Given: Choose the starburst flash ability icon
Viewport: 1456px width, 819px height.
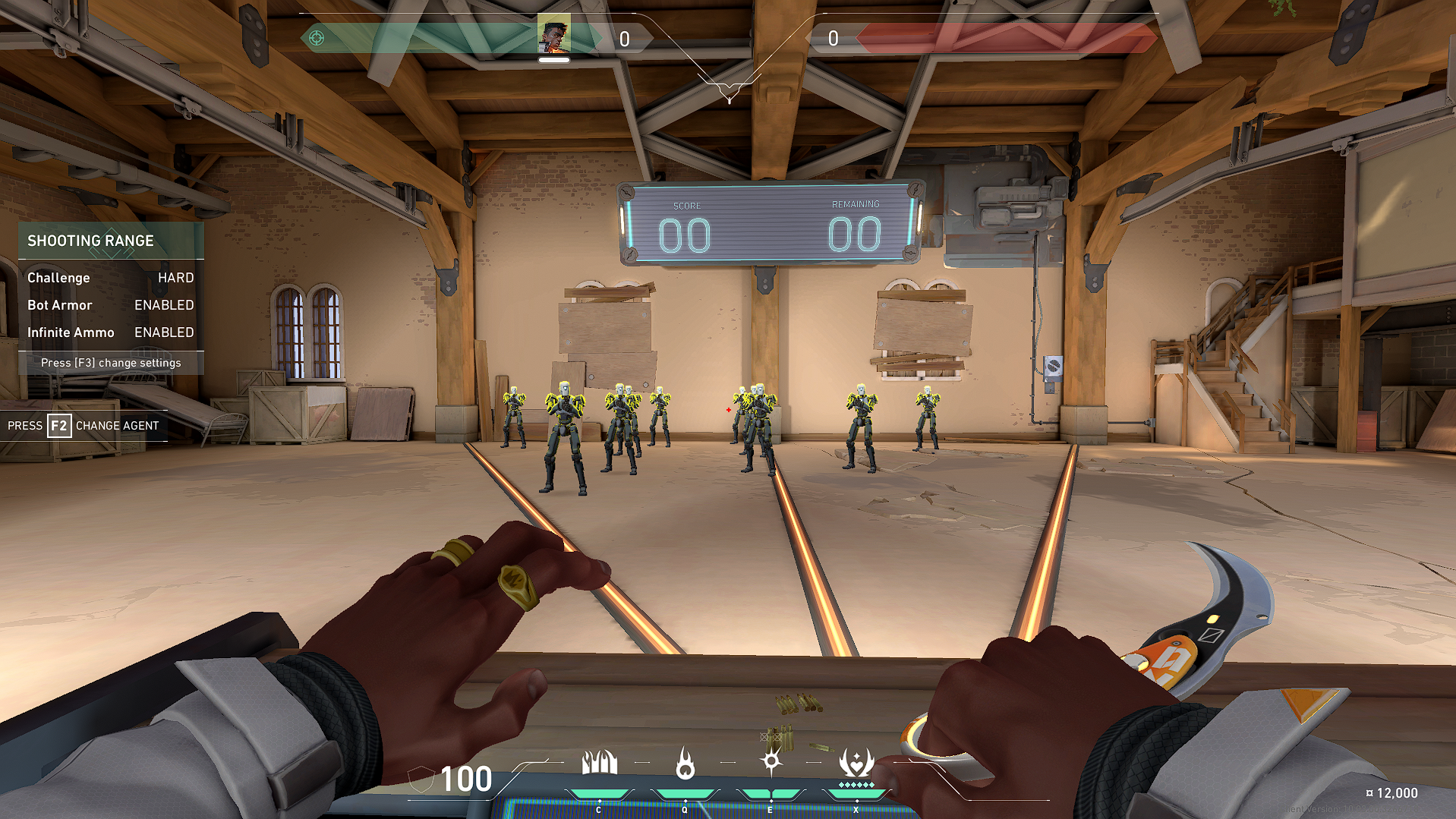Looking at the screenshot, I should click(771, 761).
